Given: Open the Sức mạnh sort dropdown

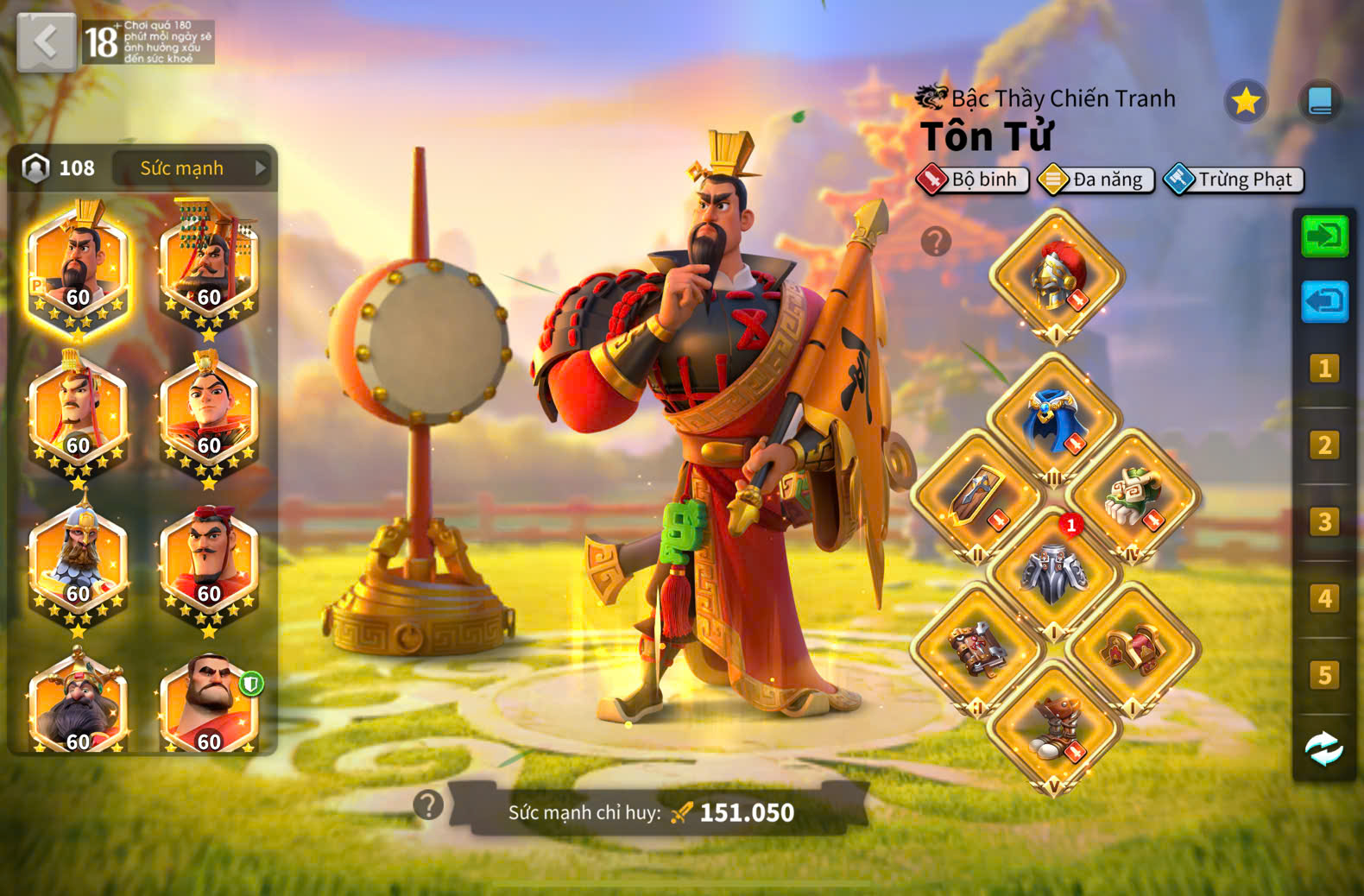Looking at the screenshot, I should [192, 168].
